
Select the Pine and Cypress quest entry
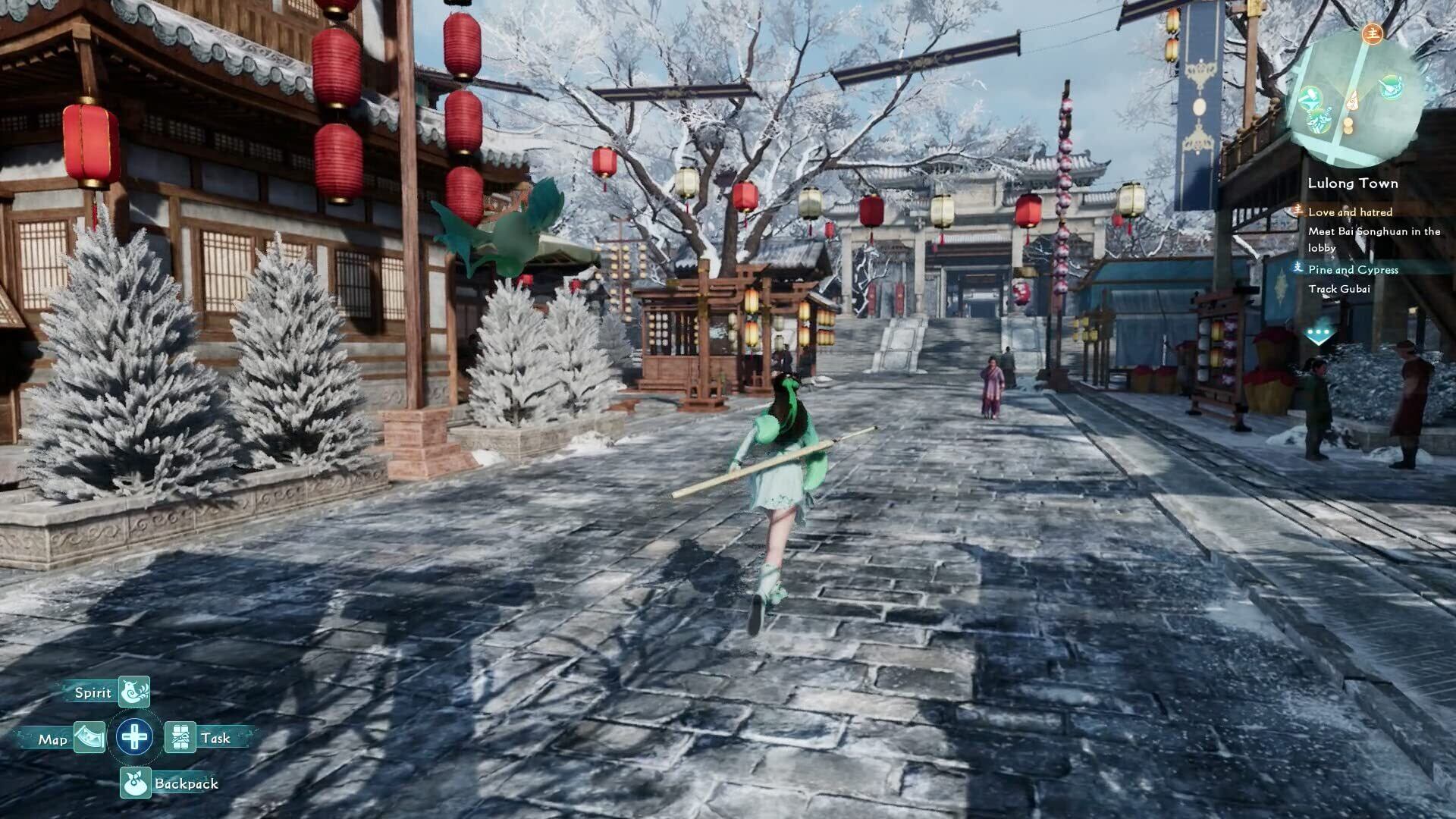click(1353, 270)
